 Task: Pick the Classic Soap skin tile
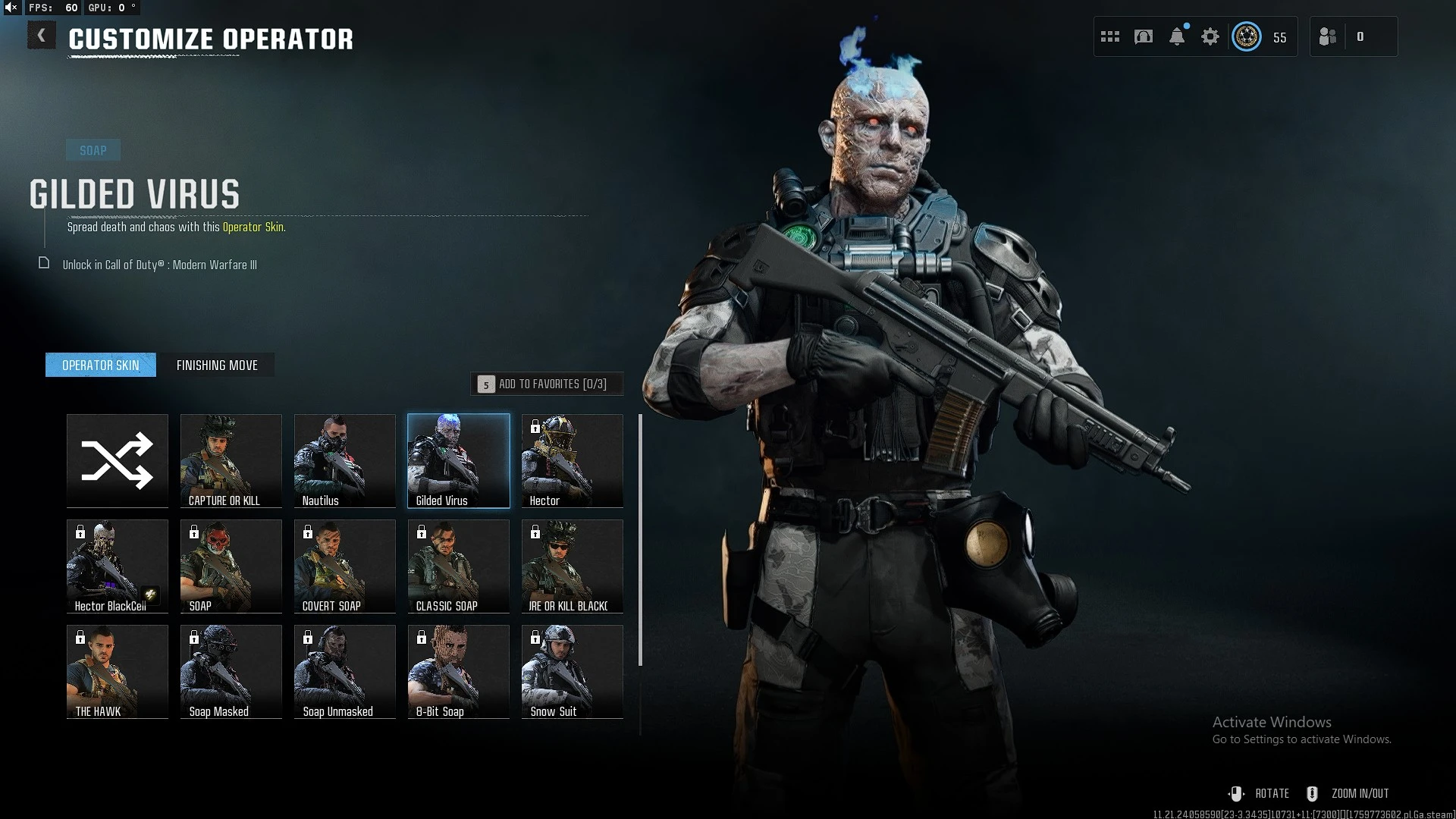[x=459, y=566]
